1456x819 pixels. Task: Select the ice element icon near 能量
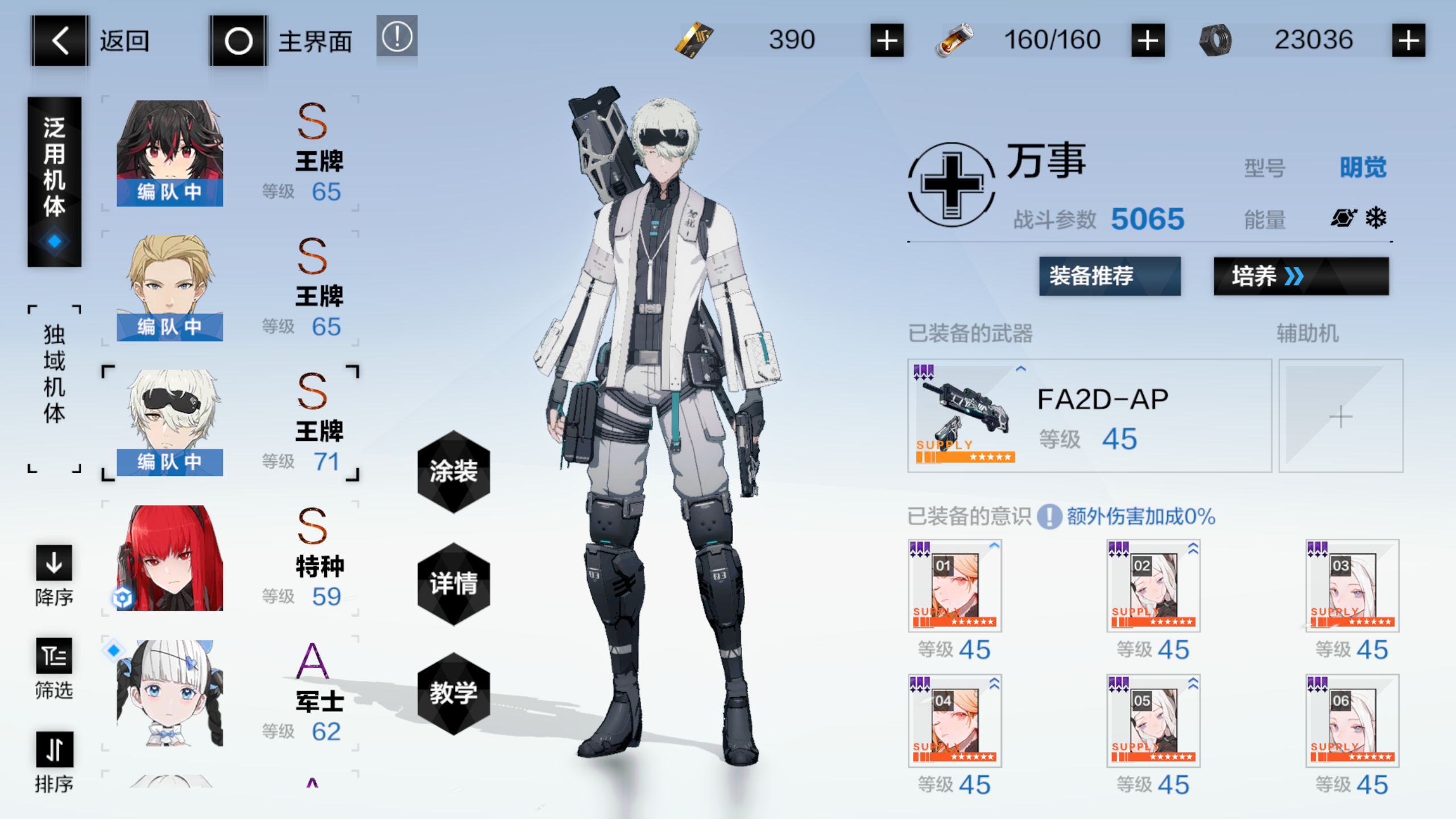pos(1377,218)
